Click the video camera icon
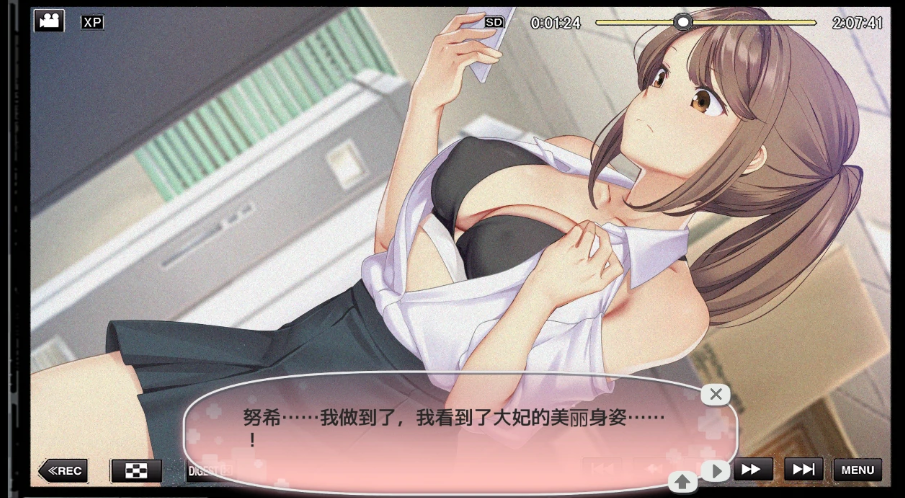The height and width of the screenshot is (498, 905). click(x=49, y=20)
